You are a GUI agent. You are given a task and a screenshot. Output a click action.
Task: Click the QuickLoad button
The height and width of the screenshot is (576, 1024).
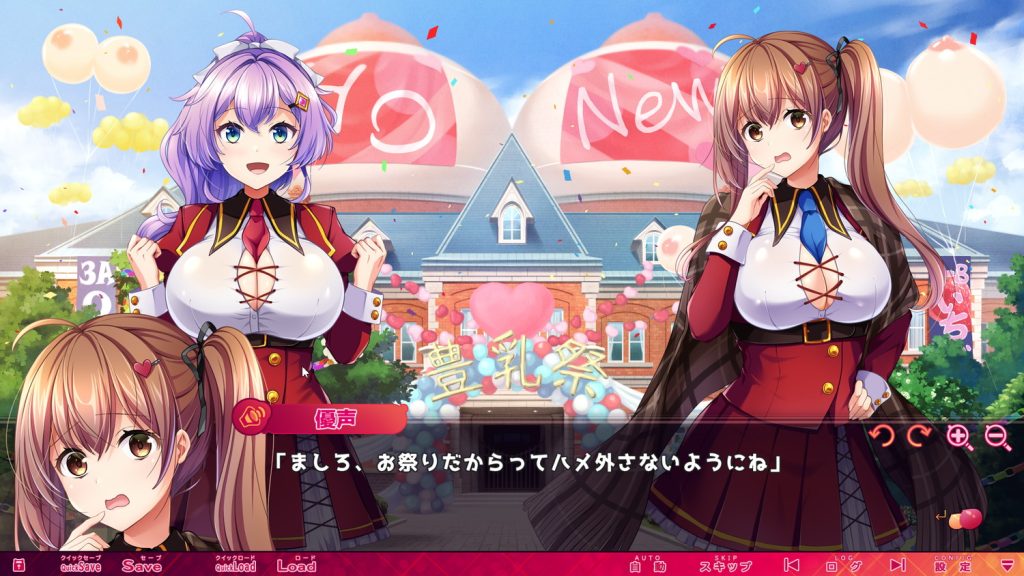point(236,564)
